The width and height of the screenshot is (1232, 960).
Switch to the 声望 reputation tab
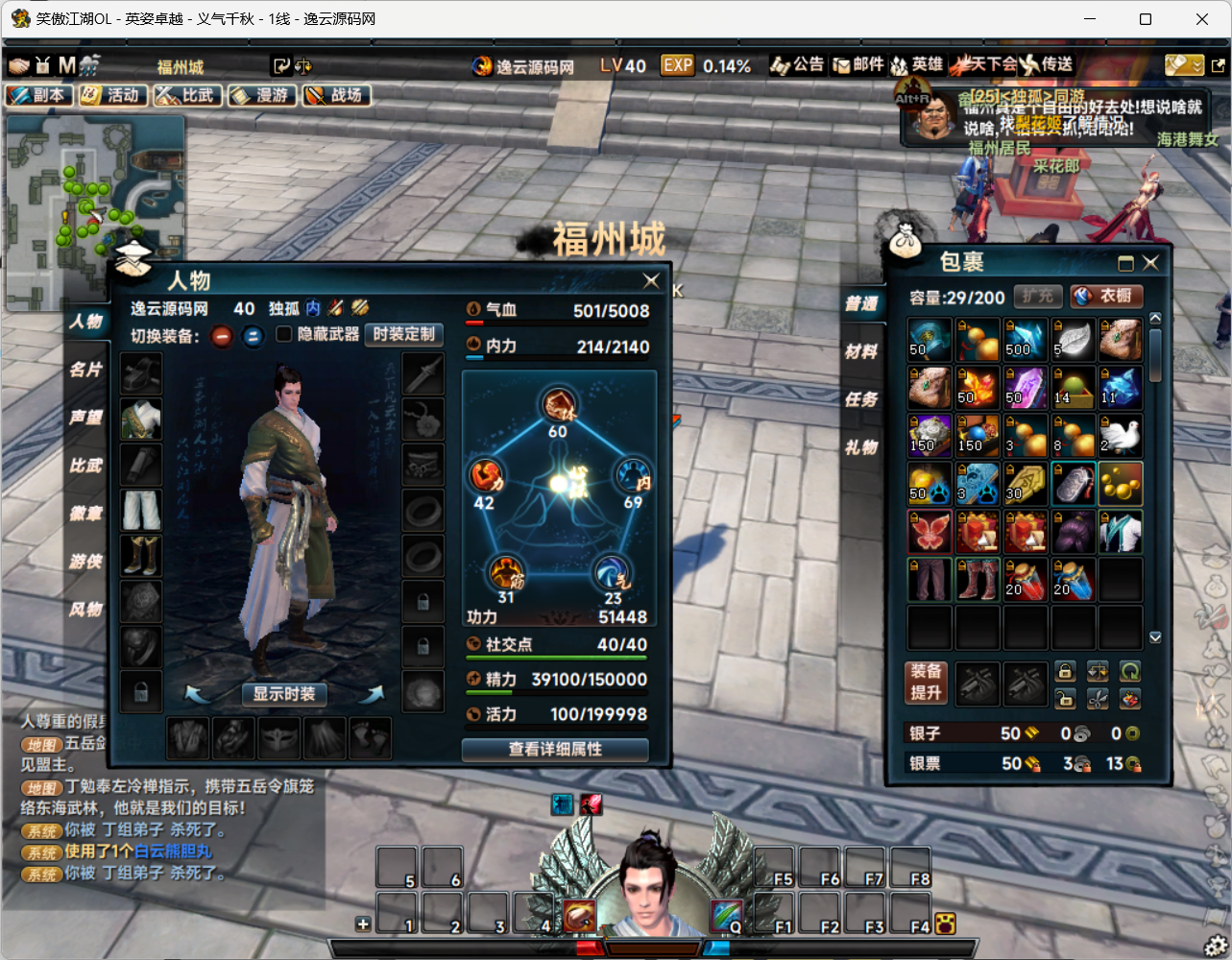86,417
